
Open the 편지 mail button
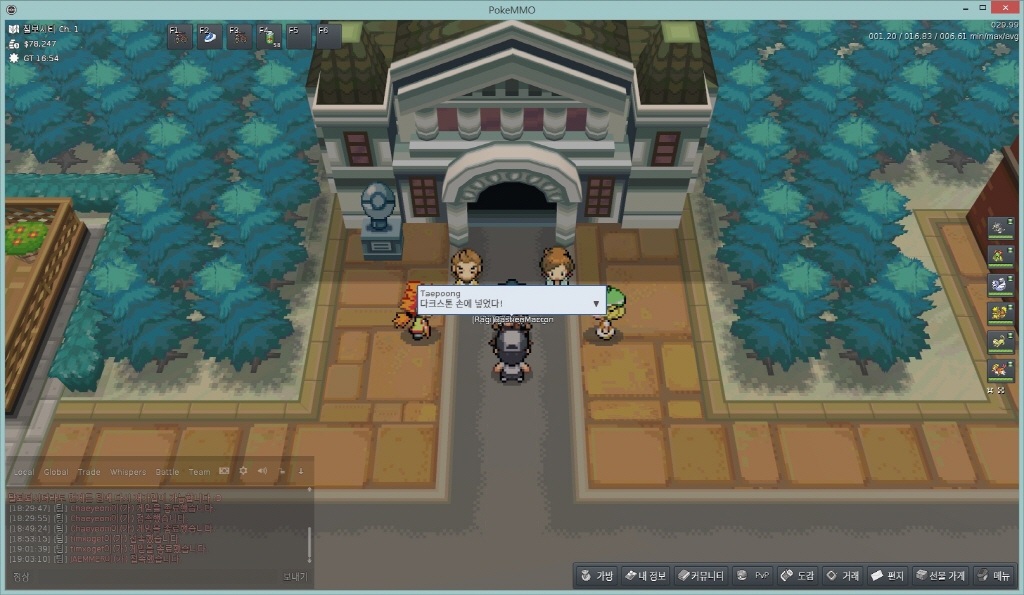pos(887,576)
